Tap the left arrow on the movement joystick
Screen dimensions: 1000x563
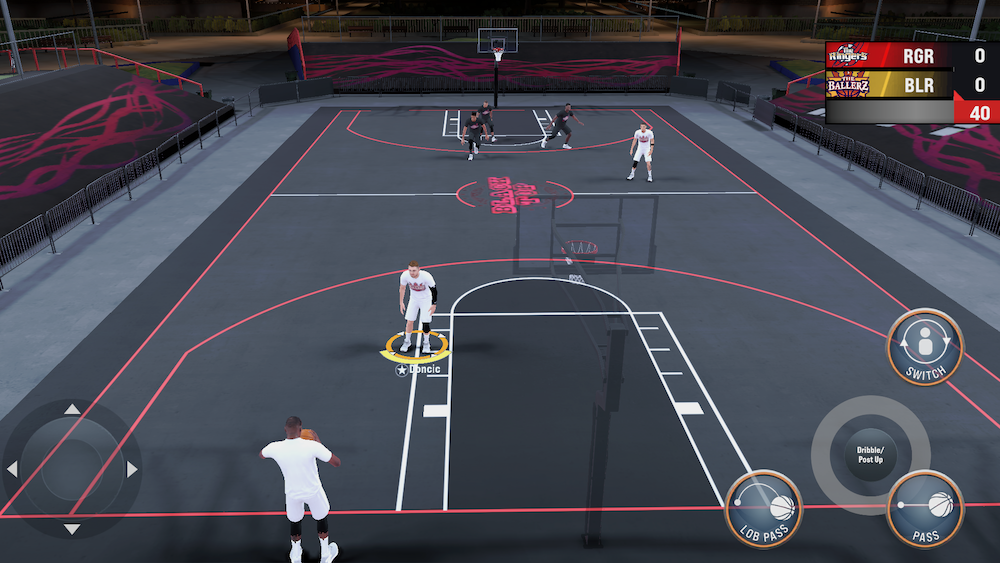(12, 469)
